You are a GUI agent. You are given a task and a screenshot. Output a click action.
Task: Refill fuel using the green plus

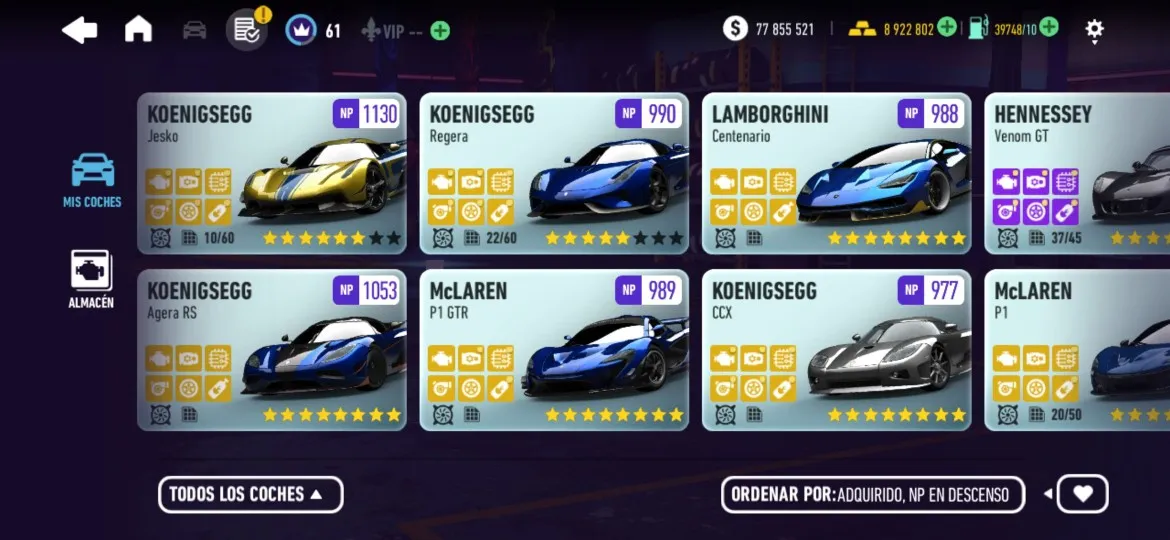(x=1049, y=27)
